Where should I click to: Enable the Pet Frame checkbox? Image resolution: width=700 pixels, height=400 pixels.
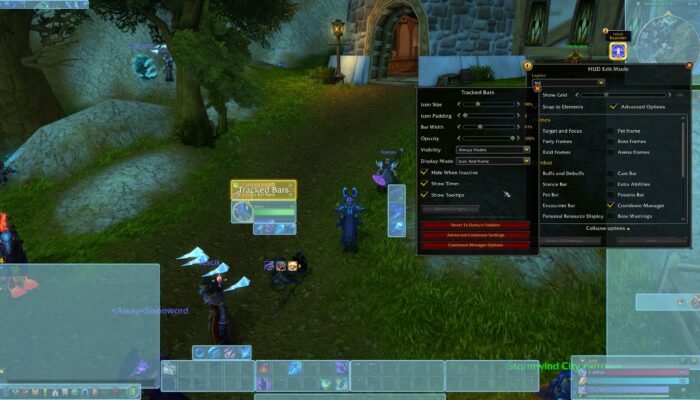click(x=611, y=131)
